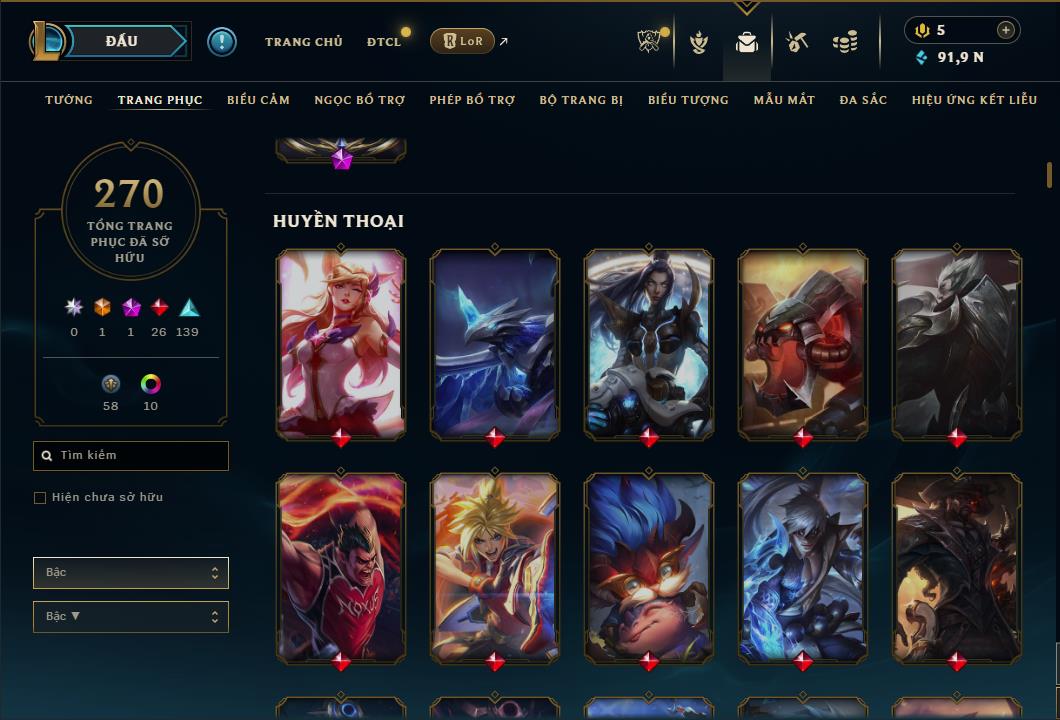The height and width of the screenshot is (720, 1060).
Task: Choose the Darius heart-tattoo skin card
Action: [341, 567]
